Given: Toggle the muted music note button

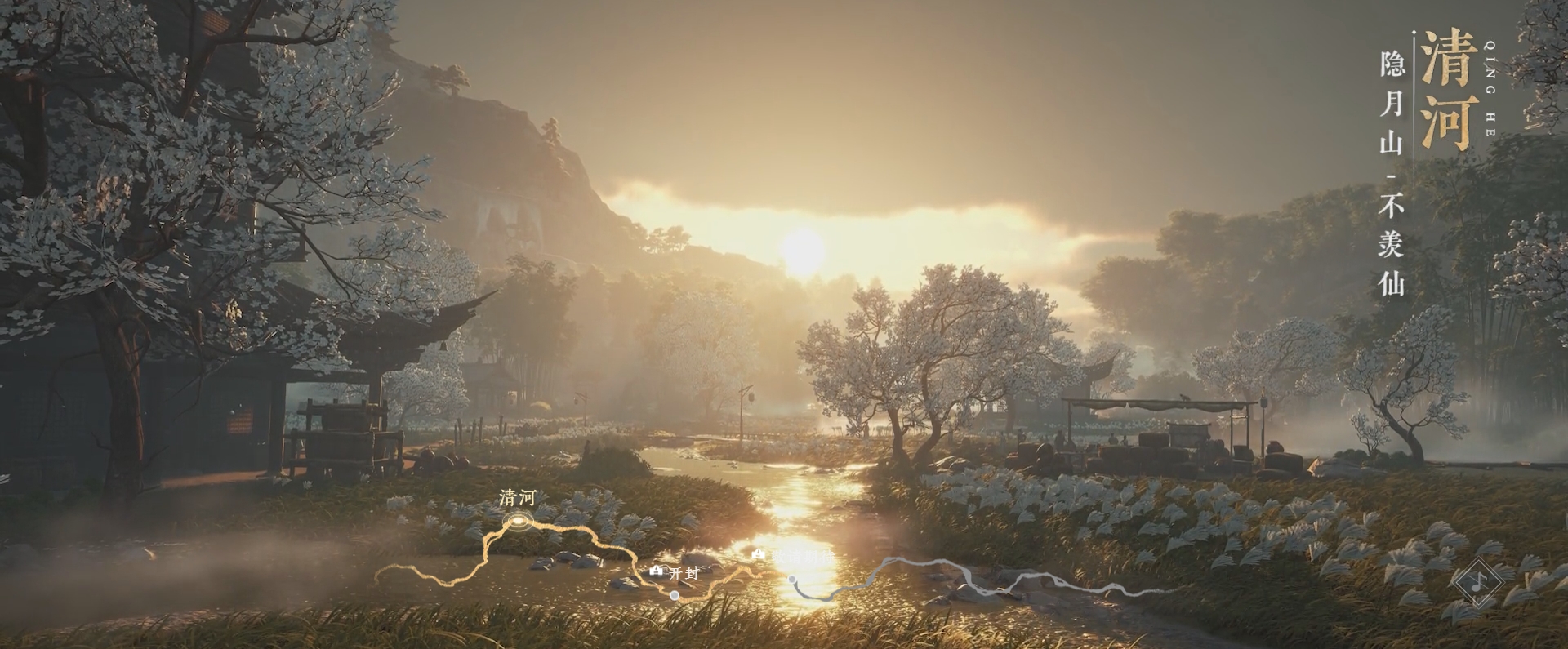Looking at the screenshot, I should (1478, 582).
